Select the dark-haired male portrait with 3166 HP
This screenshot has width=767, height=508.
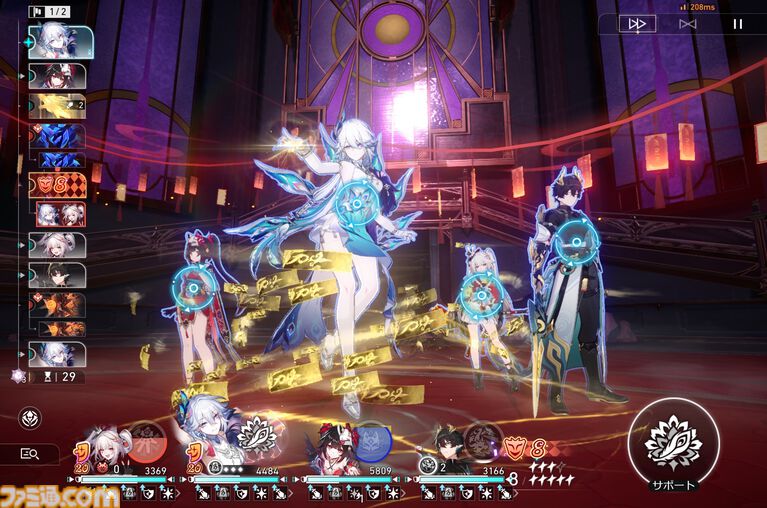[x=451, y=453]
